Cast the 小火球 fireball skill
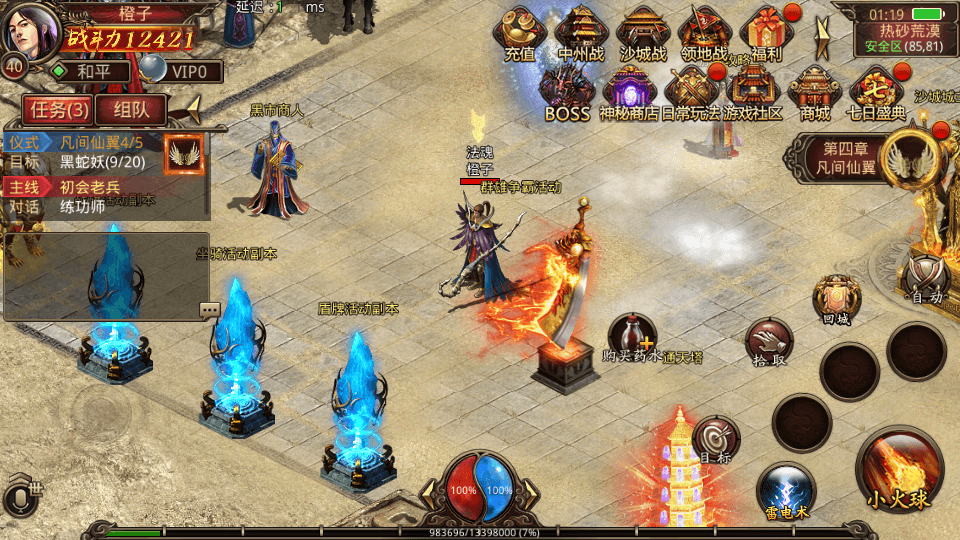The image size is (960, 540). click(898, 471)
